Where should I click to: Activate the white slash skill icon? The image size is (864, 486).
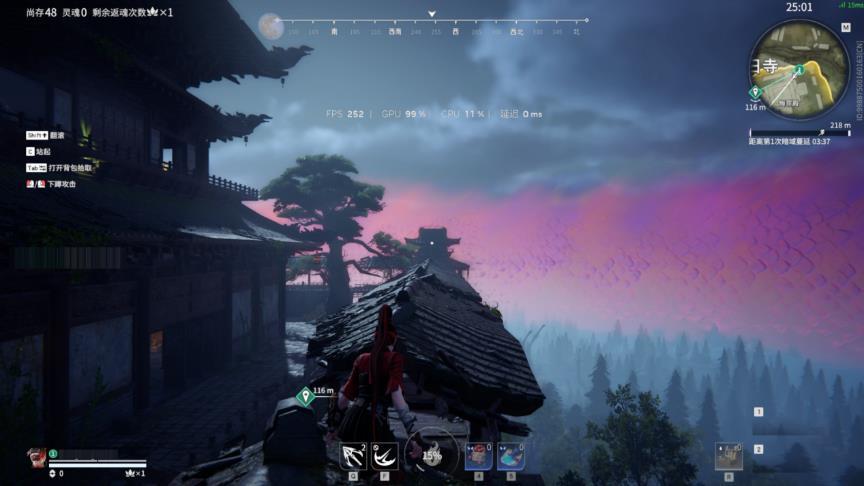(x=385, y=456)
